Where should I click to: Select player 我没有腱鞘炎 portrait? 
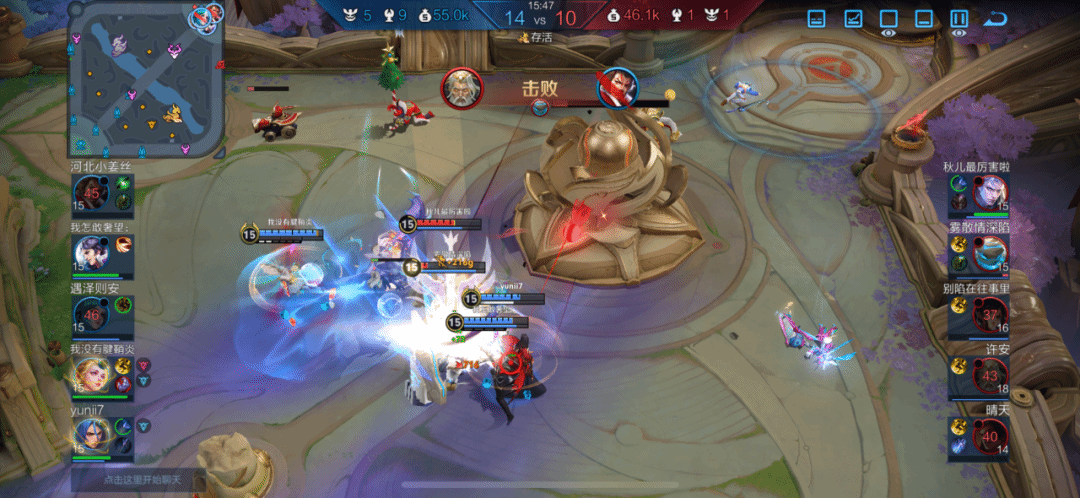pos(90,375)
